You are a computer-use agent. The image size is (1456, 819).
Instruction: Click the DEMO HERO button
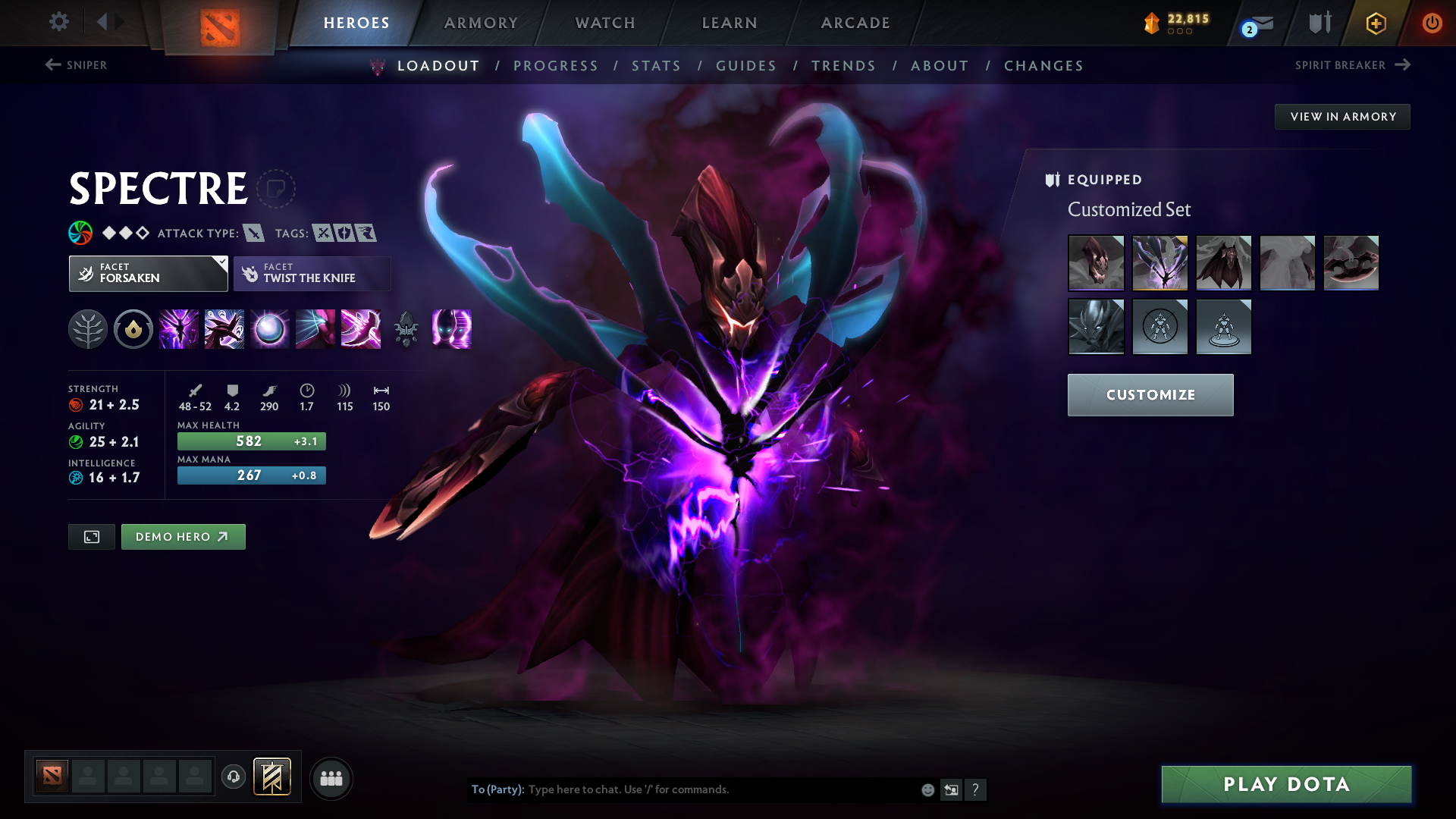(183, 536)
